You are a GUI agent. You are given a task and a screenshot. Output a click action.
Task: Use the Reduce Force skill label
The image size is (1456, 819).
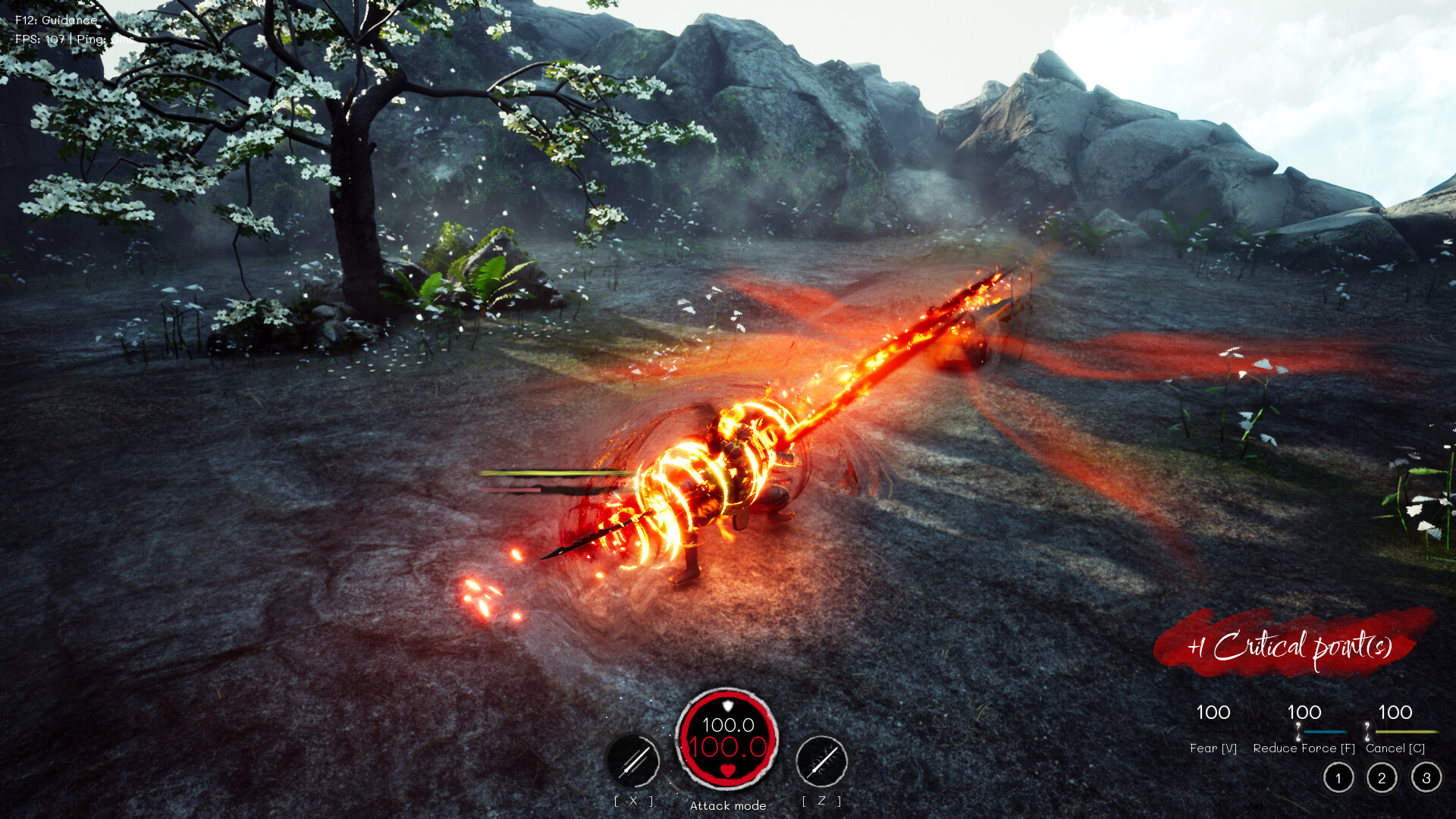click(x=1304, y=748)
